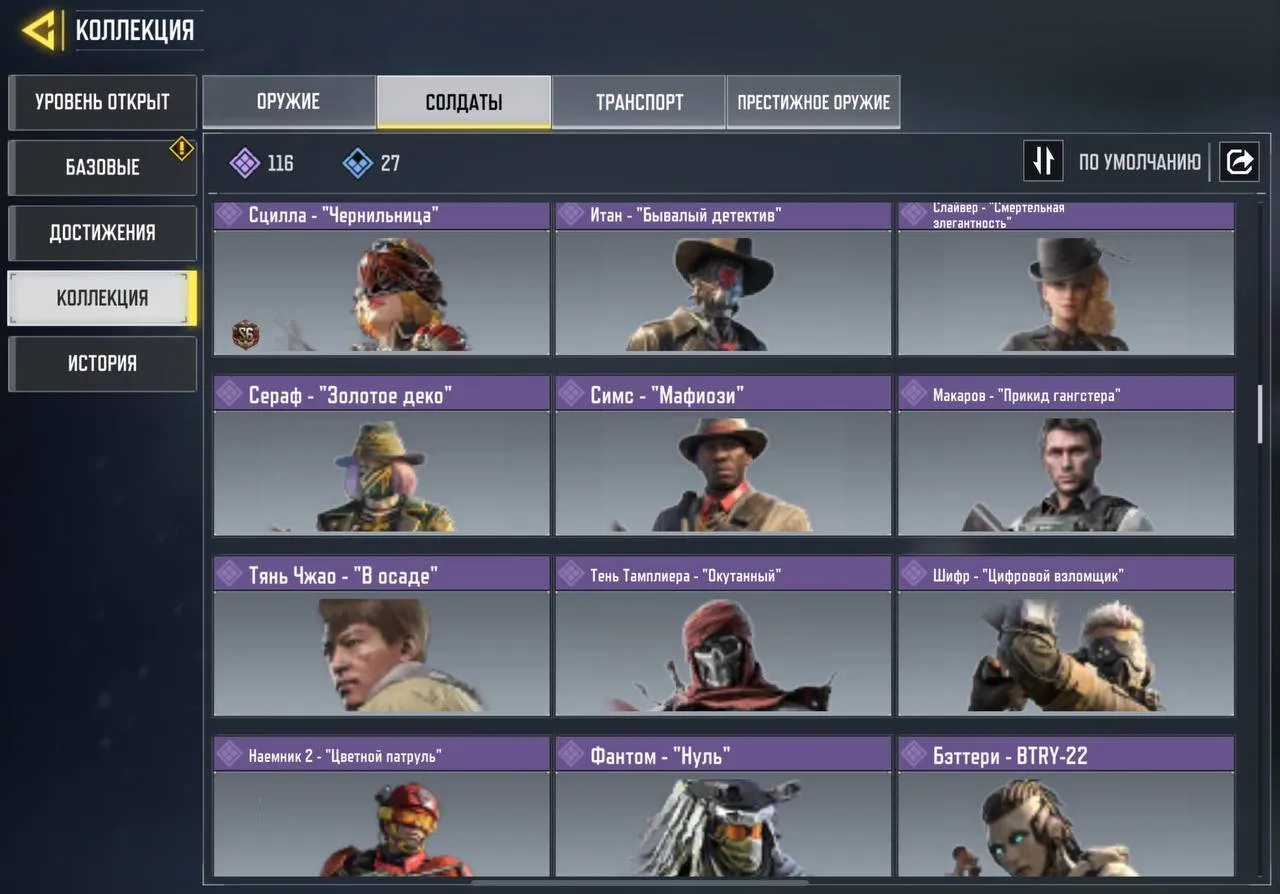Open the Макаров - Прикид гангстера thumbnail
Viewport: 1280px width, 894px height.
(1065, 475)
